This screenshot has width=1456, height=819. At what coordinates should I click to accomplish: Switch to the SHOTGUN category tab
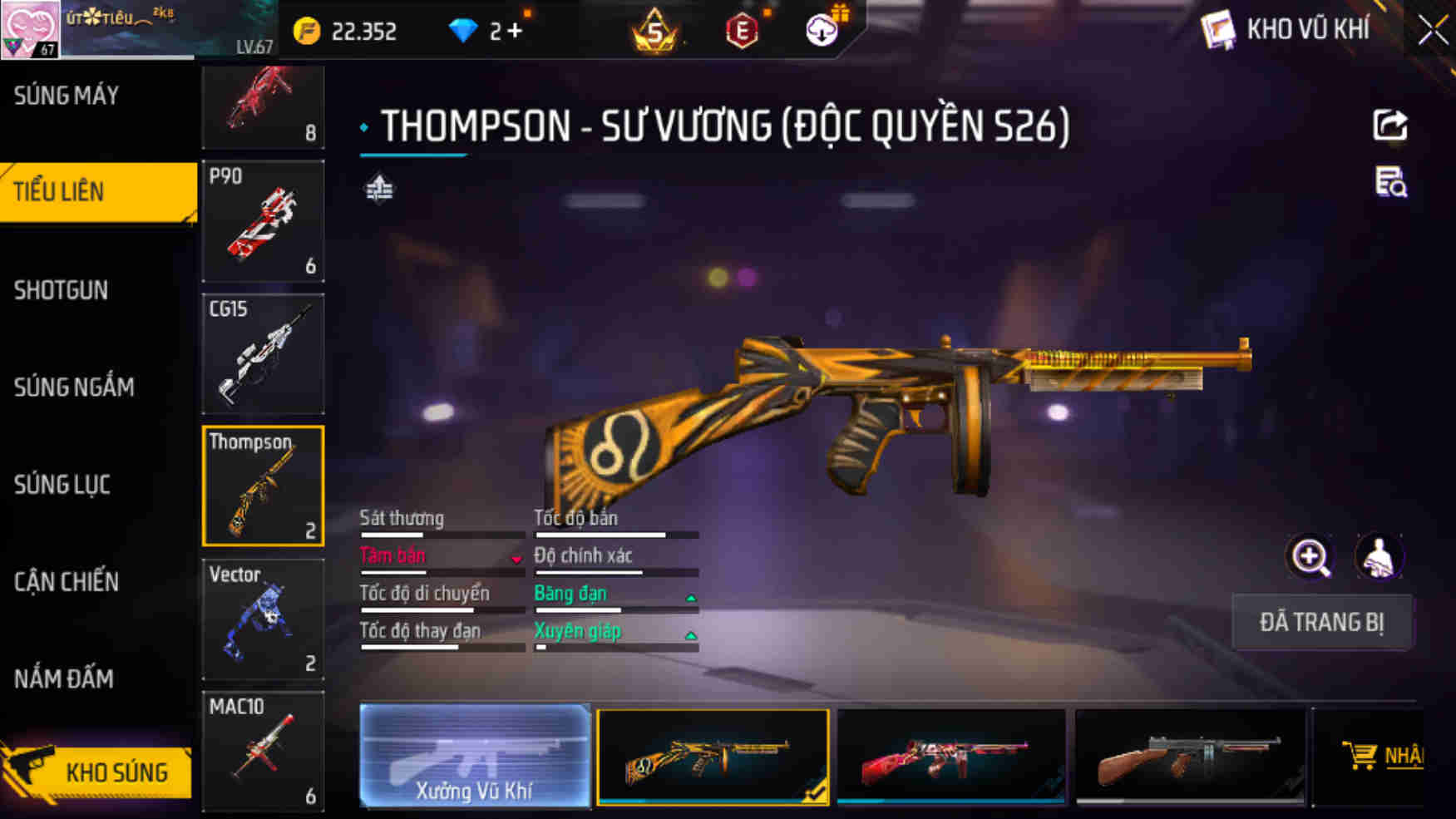point(62,290)
